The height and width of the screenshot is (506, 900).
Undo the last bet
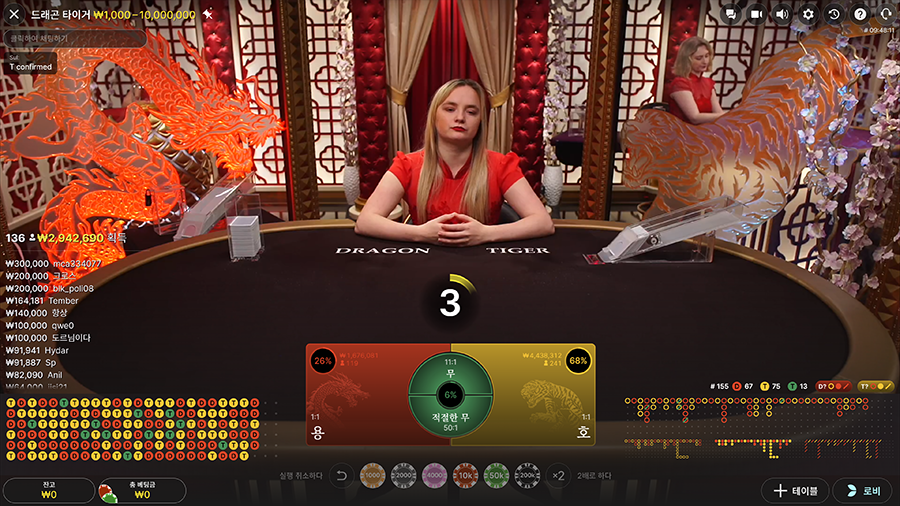tap(340, 476)
